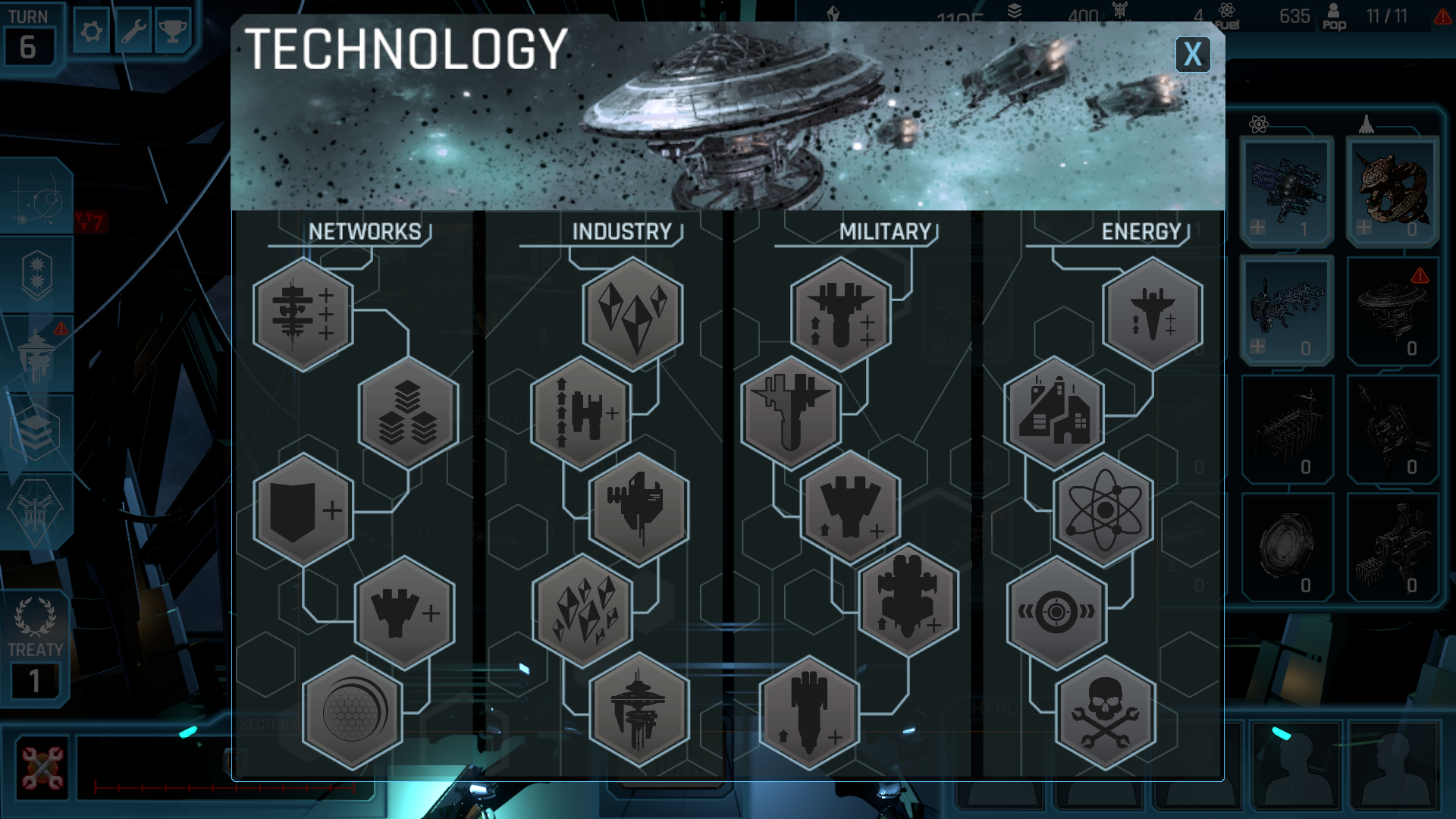
Task: Select the shield plus Networks tech
Action: click(x=303, y=510)
